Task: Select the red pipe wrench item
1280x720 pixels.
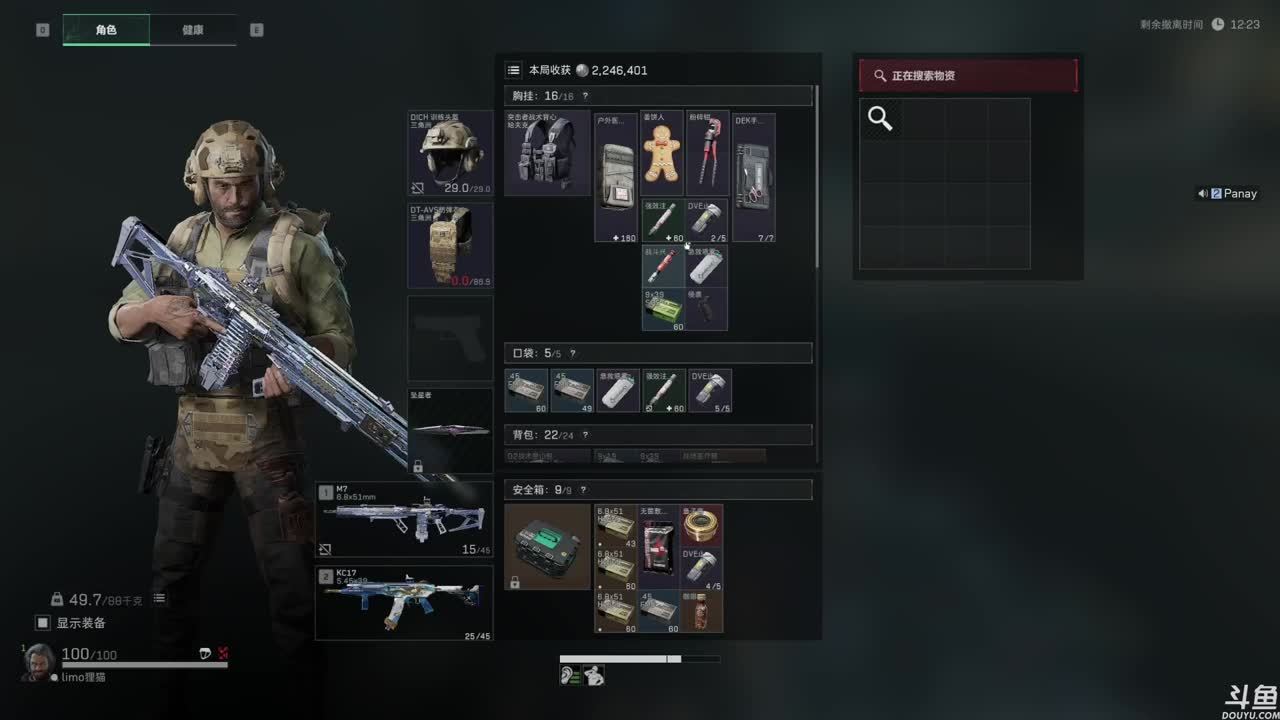Action: [707, 153]
